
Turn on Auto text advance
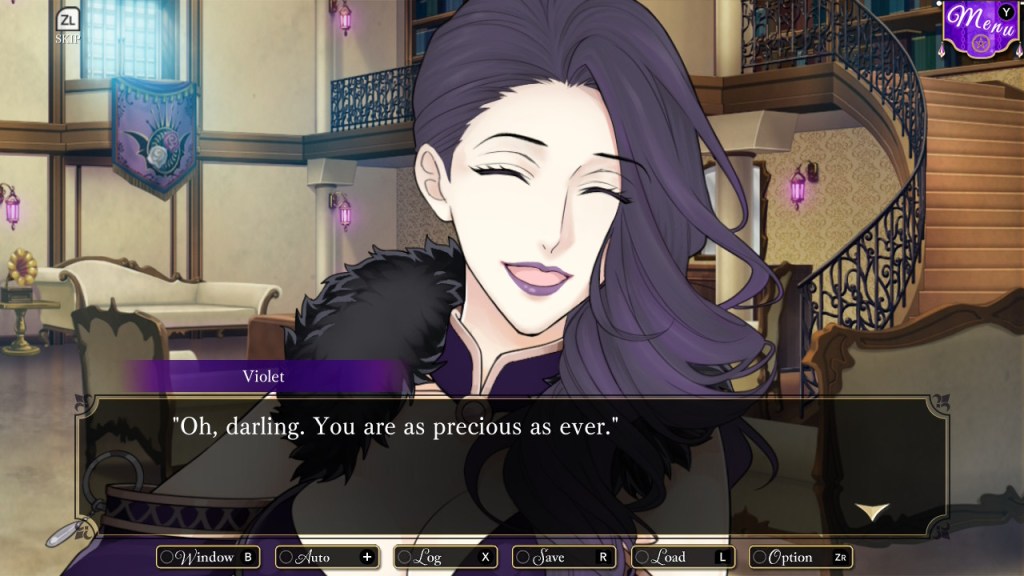coord(327,557)
